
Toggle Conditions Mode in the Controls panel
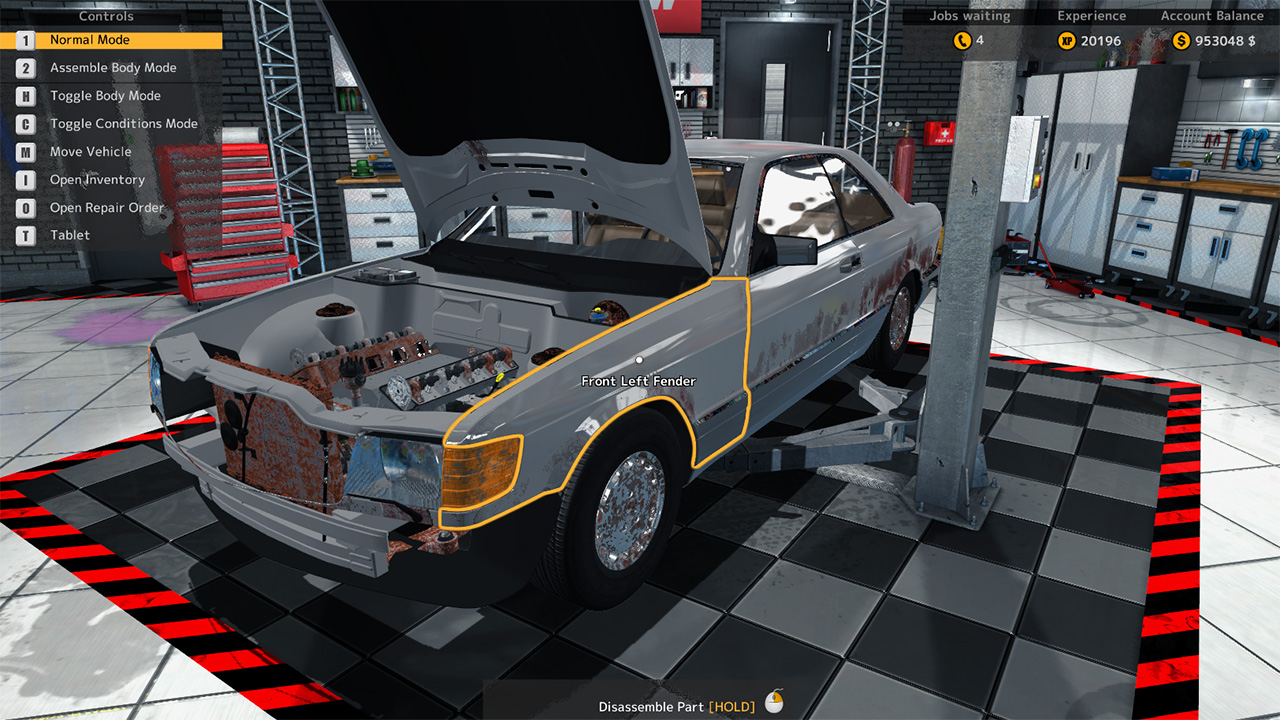click(123, 123)
